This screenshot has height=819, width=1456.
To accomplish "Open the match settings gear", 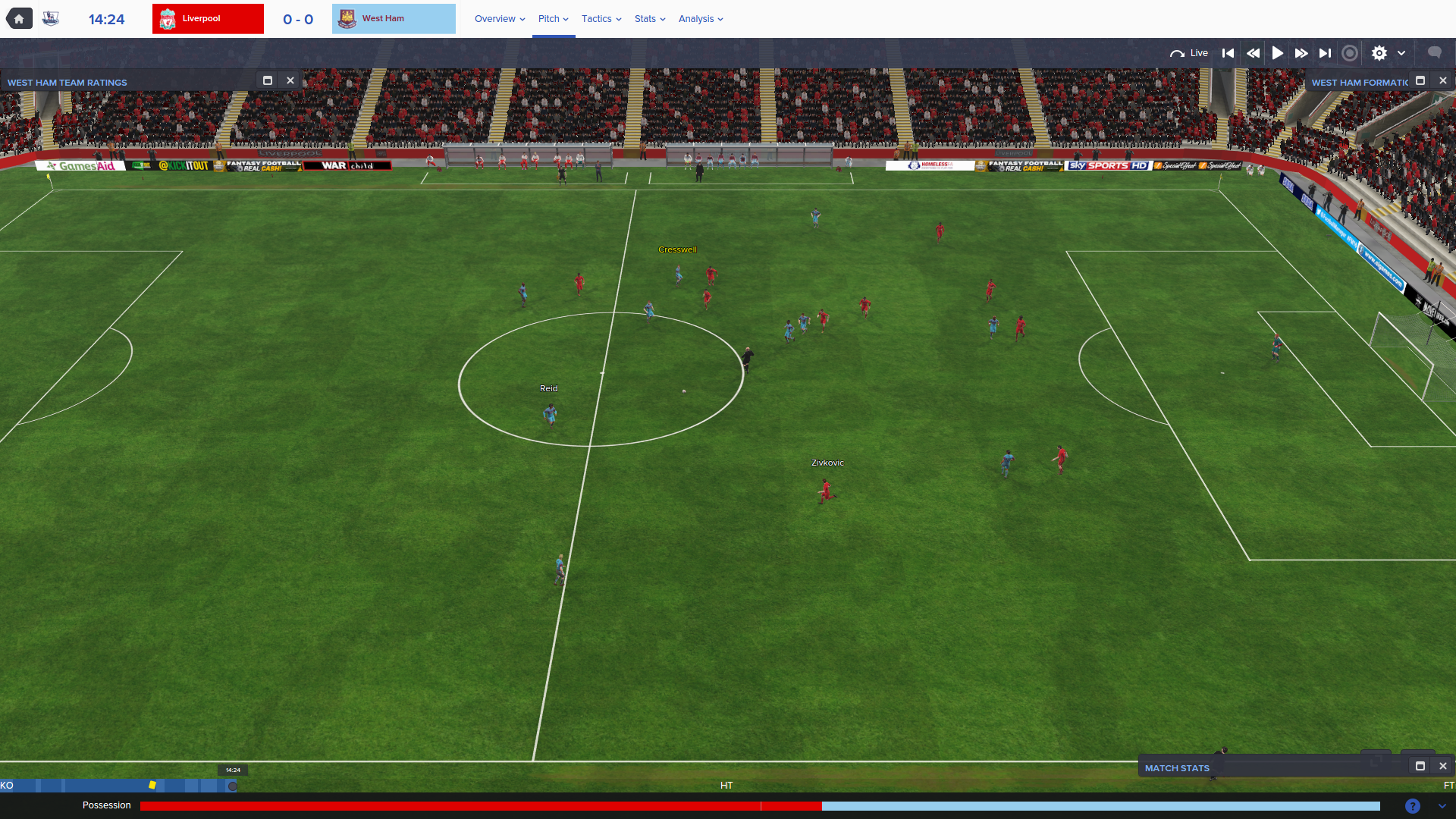I will click(1379, 53).
